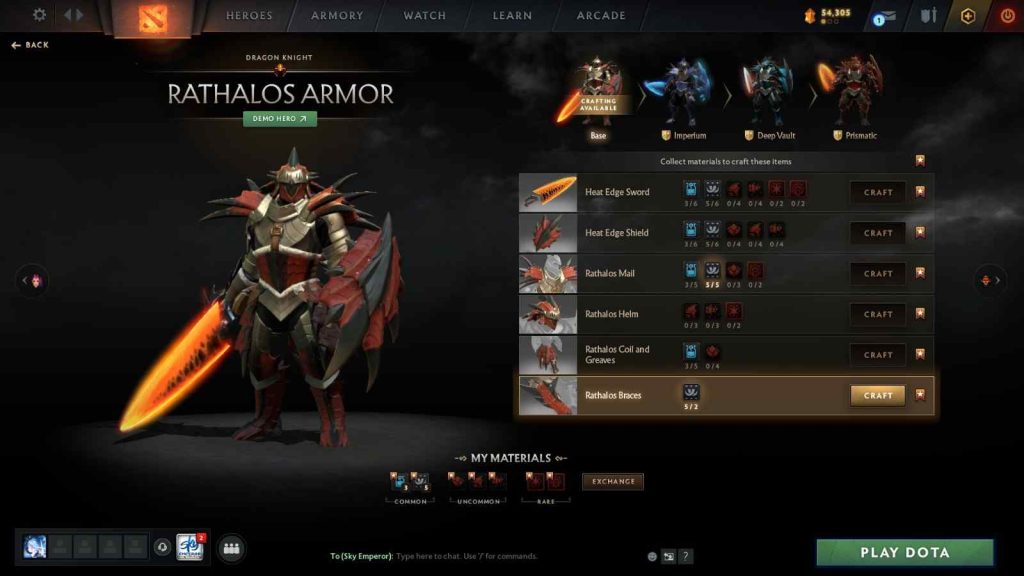Show the Prismatic armor style
The height and width of the screenshot is (576, 1024).
(x=854, y=96)
